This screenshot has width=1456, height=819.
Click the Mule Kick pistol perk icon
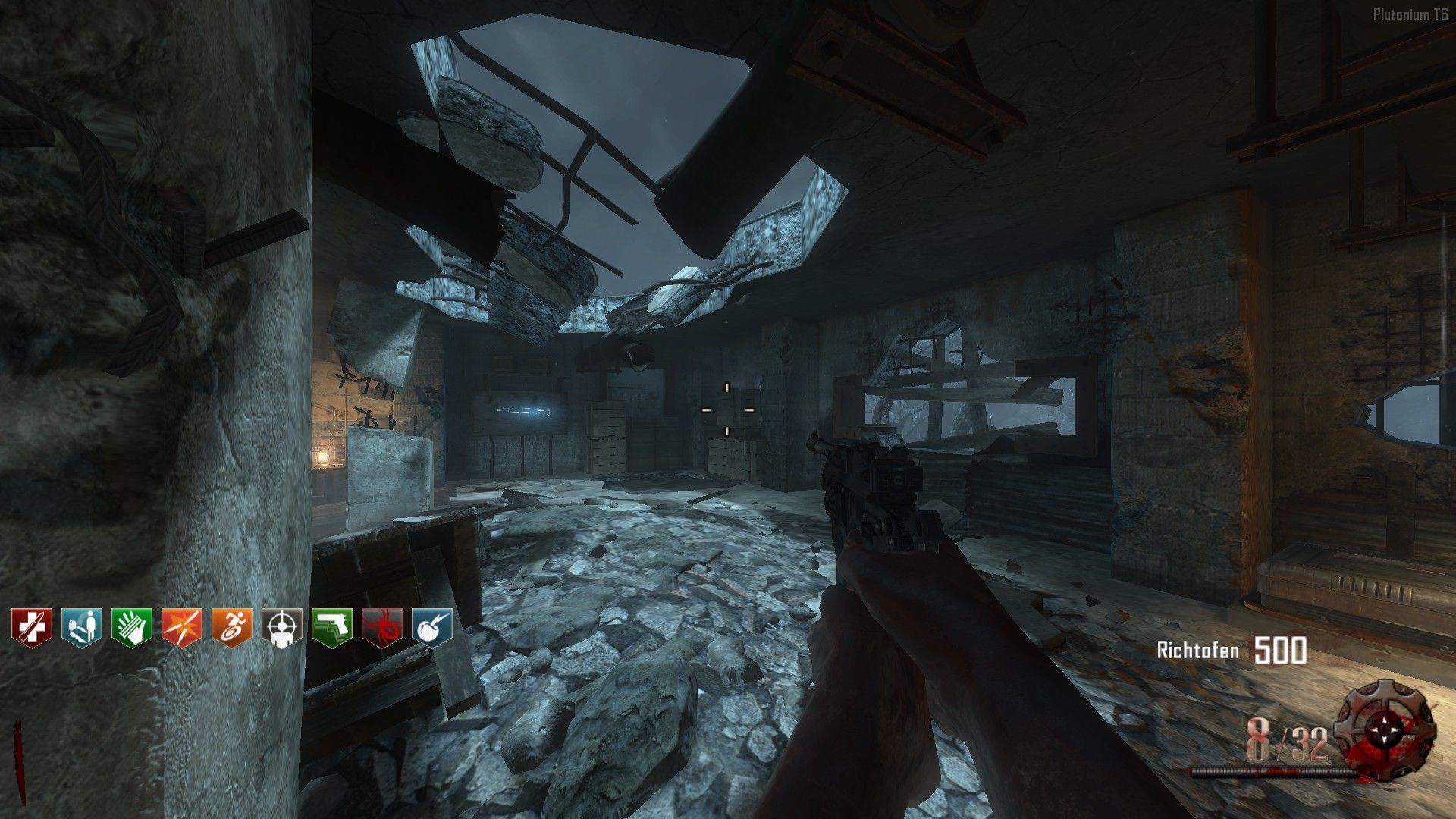(332, 626)
